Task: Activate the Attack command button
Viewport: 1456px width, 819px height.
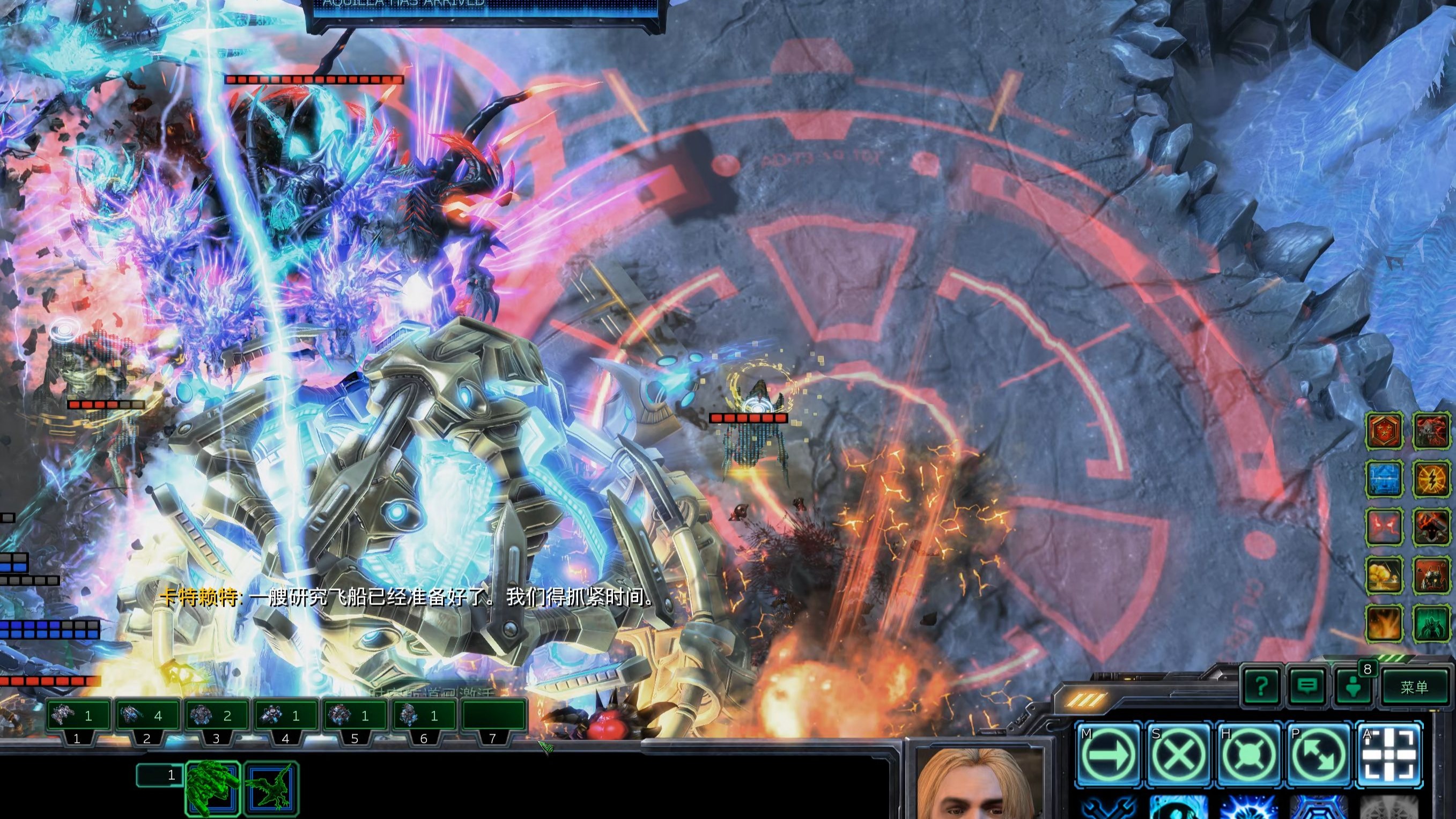Action: [1390, 755]
